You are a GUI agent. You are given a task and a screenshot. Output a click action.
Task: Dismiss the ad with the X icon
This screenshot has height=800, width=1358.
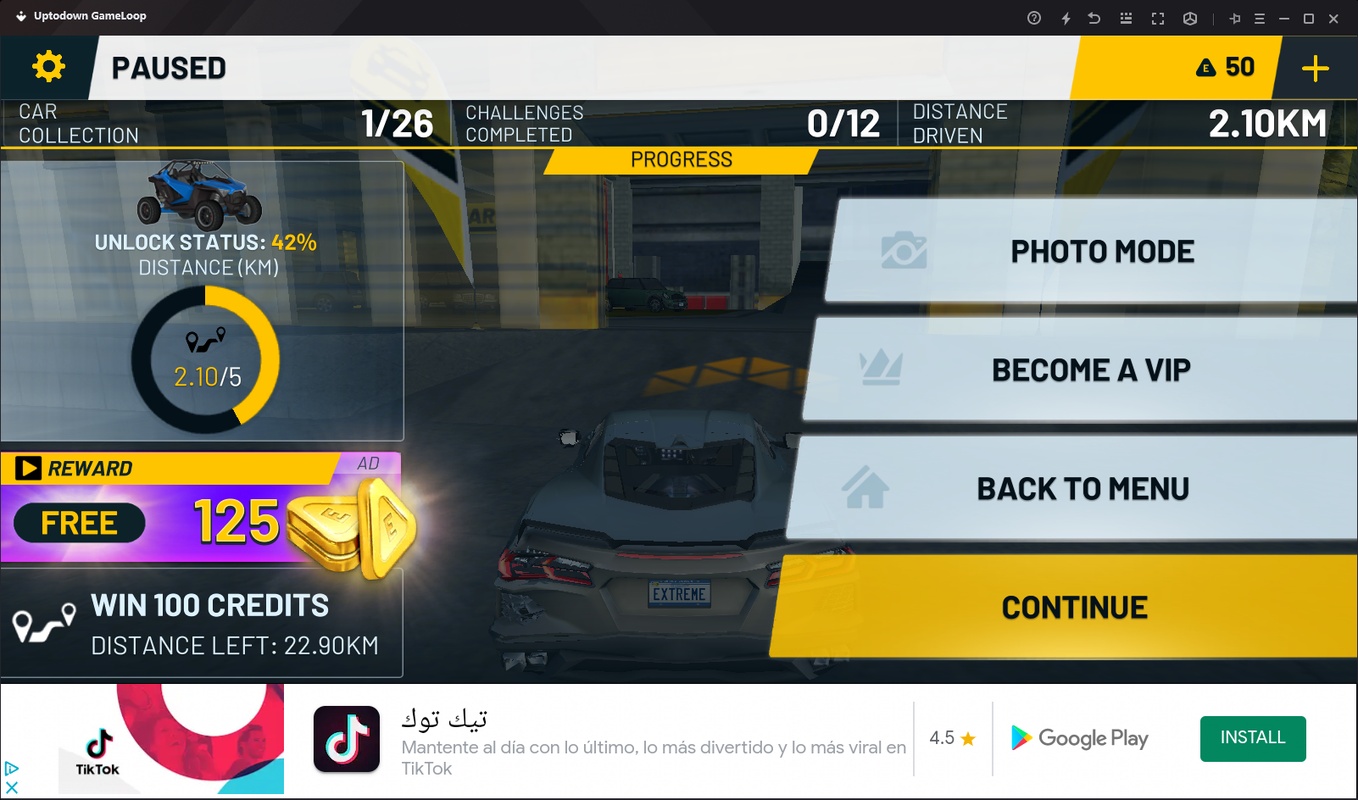[12, 788]
